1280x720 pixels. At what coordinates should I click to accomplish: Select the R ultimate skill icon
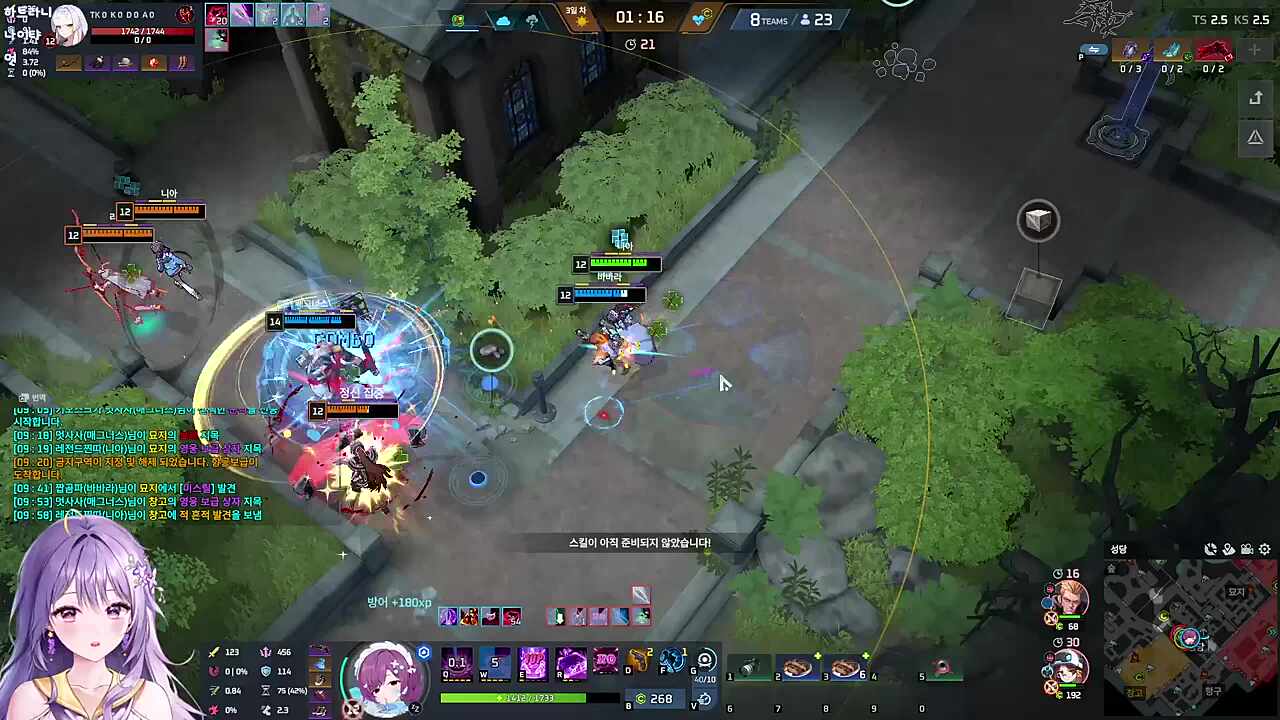click(x=569, y=663)
